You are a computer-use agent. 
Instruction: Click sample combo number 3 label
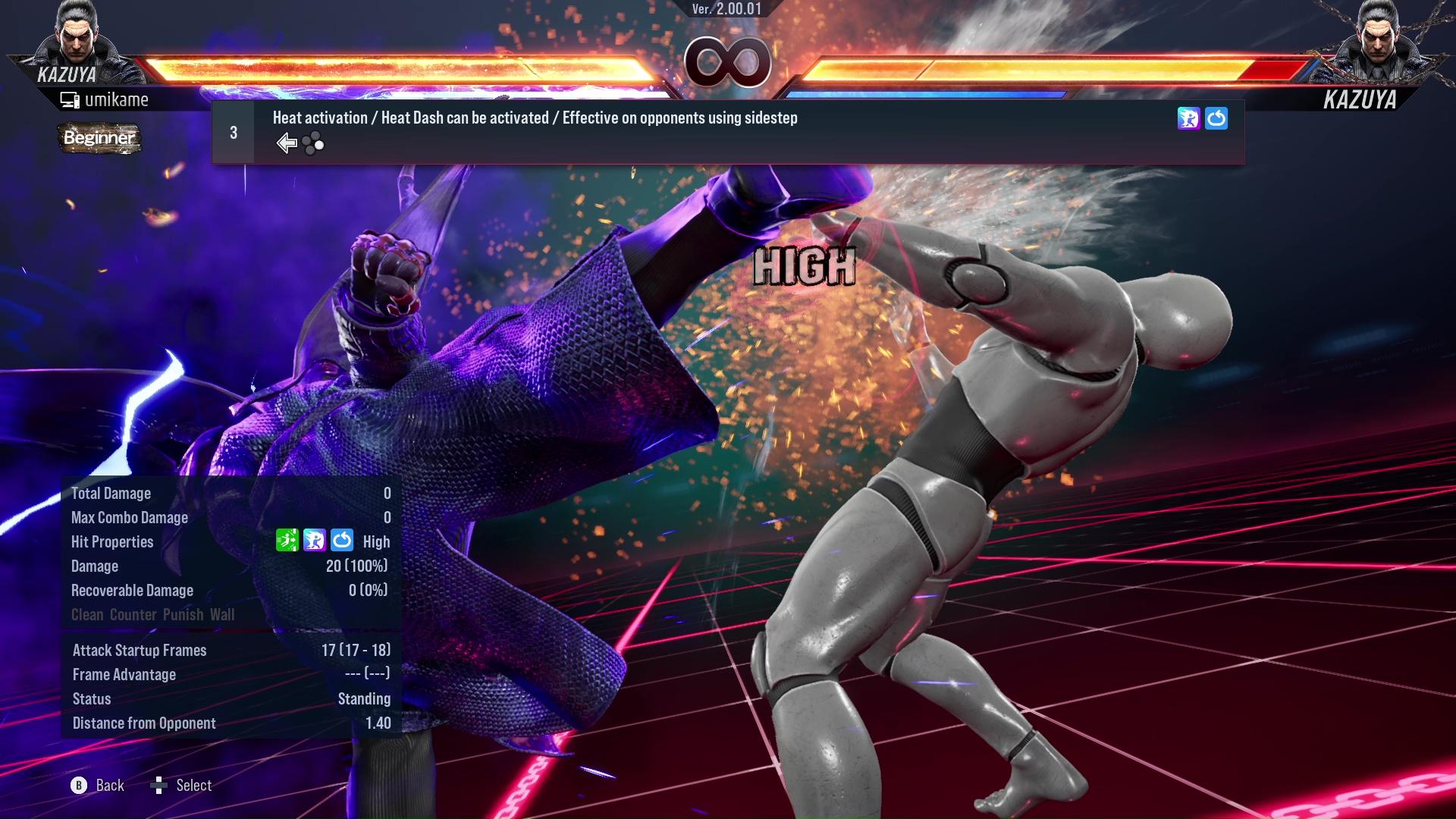click(233, 132)
